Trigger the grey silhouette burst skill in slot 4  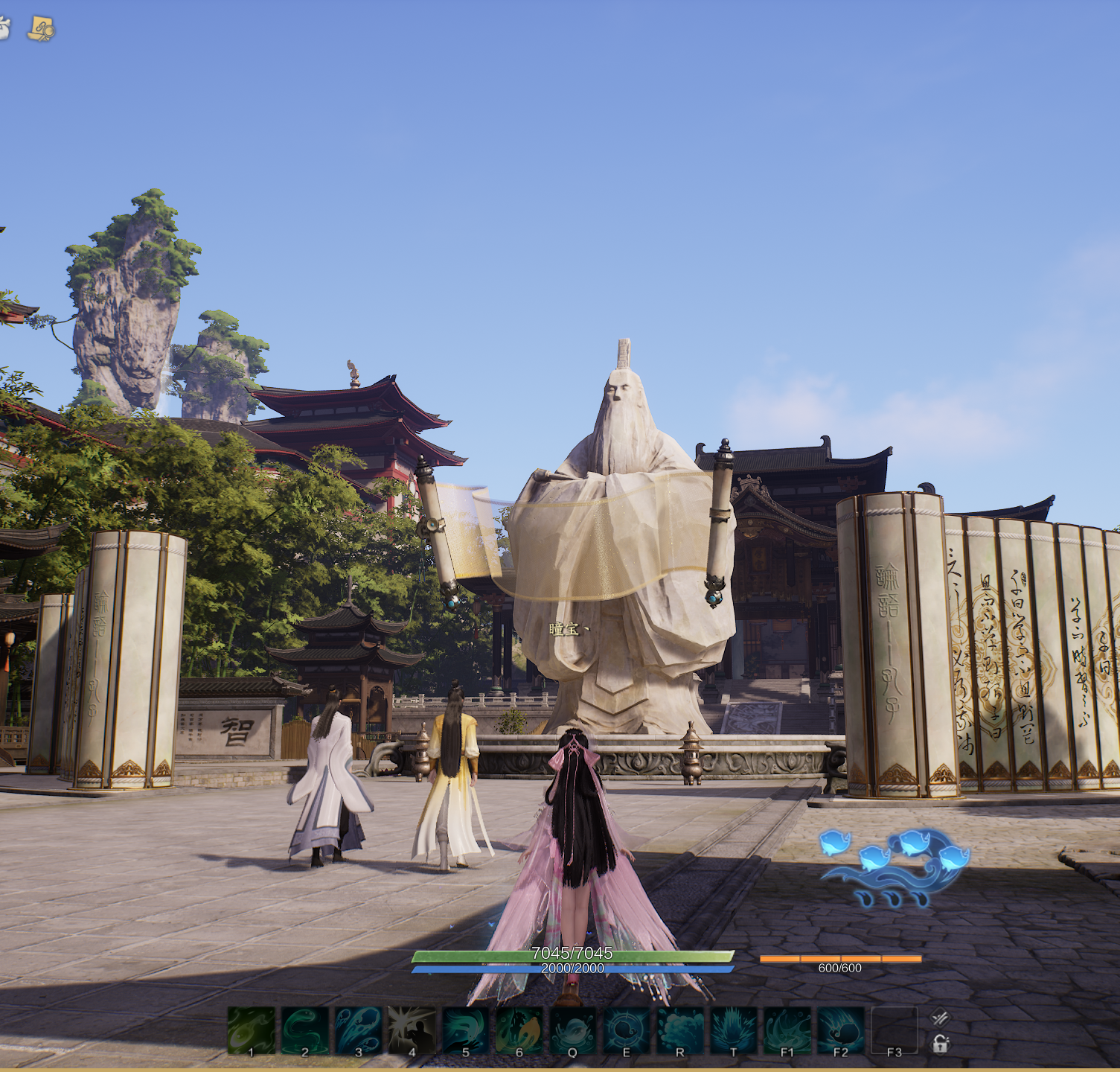tap(412, 1030)
